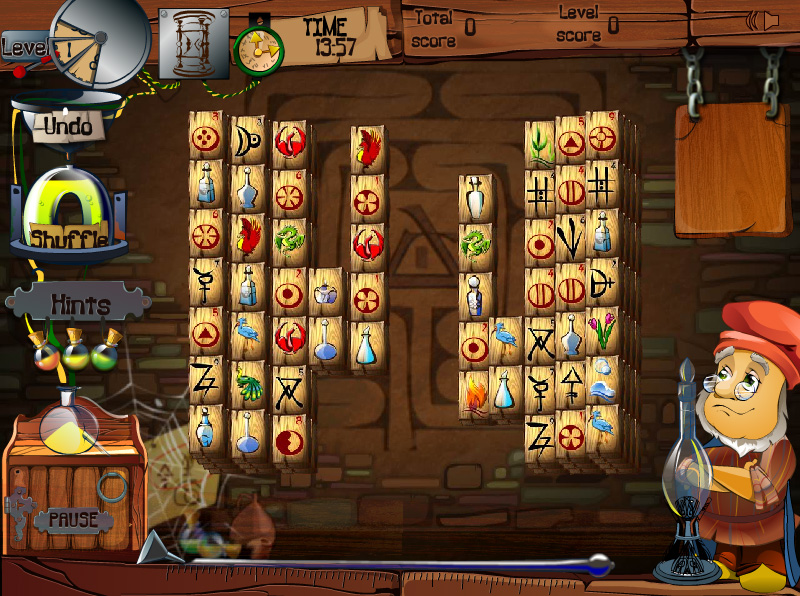Select the fire tile
Screen dimensions: 800x596
point(476,393)
